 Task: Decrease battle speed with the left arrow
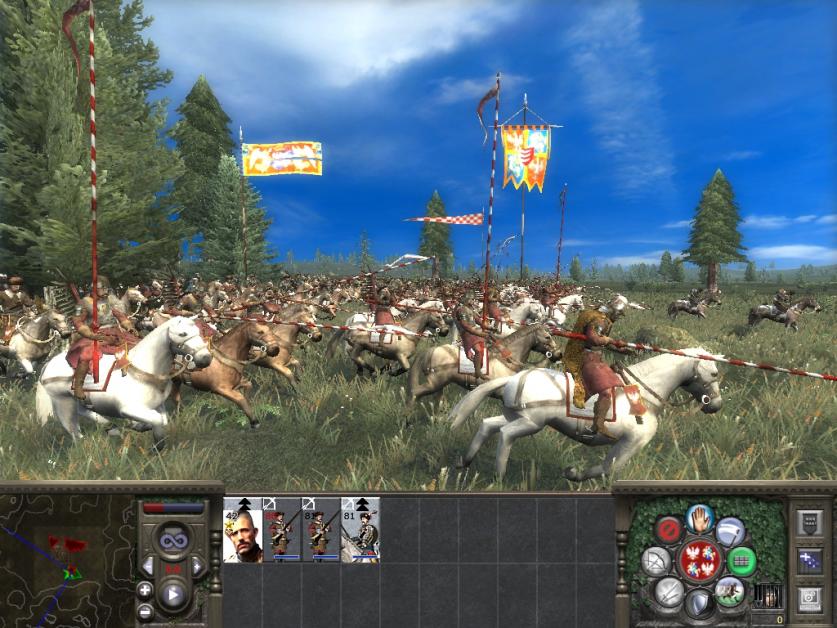pos(148,567)
